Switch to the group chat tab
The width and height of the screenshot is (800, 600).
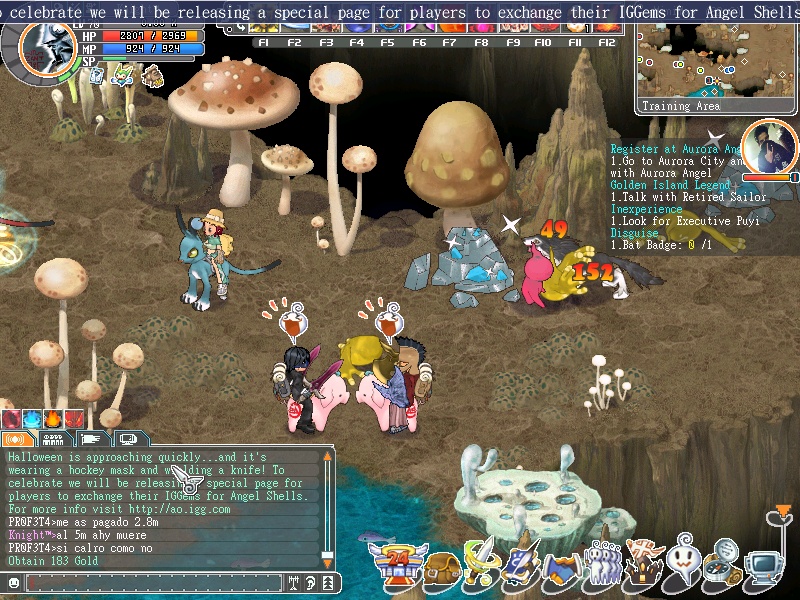[55, 439]
